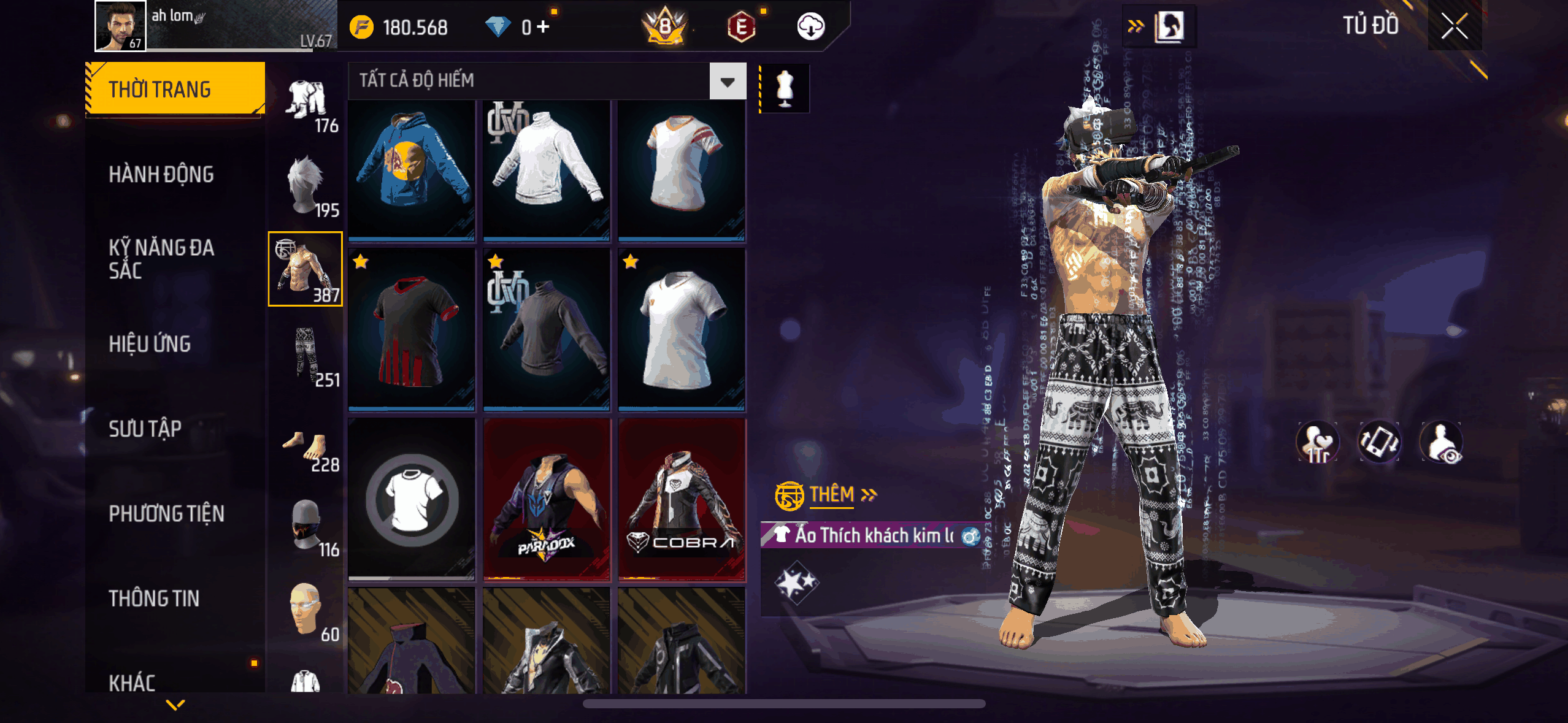Open the mask category with 116 items
Viewport: 1568px width, 723px height.
(306, 526)
